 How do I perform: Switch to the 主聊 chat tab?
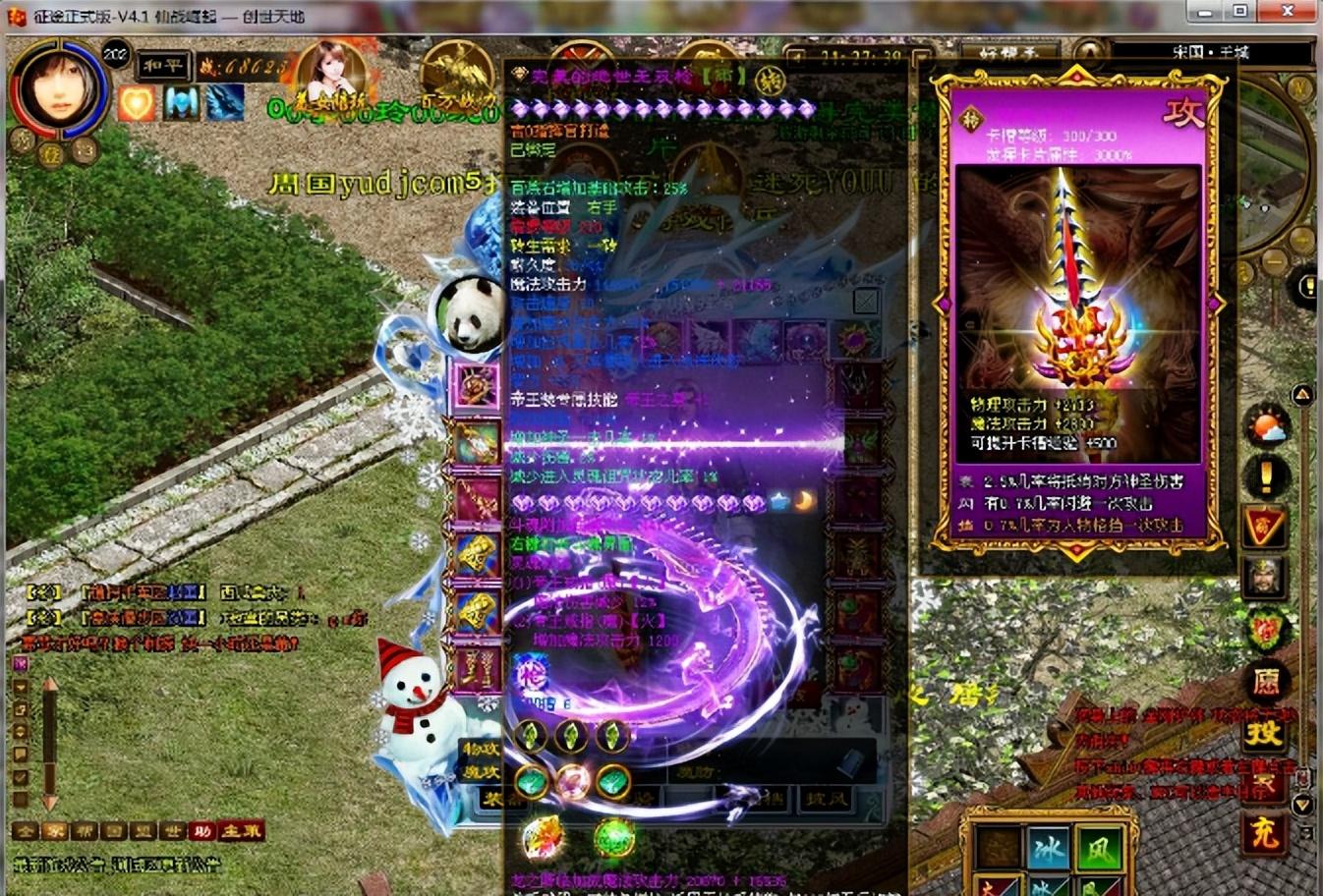(240, 832)
